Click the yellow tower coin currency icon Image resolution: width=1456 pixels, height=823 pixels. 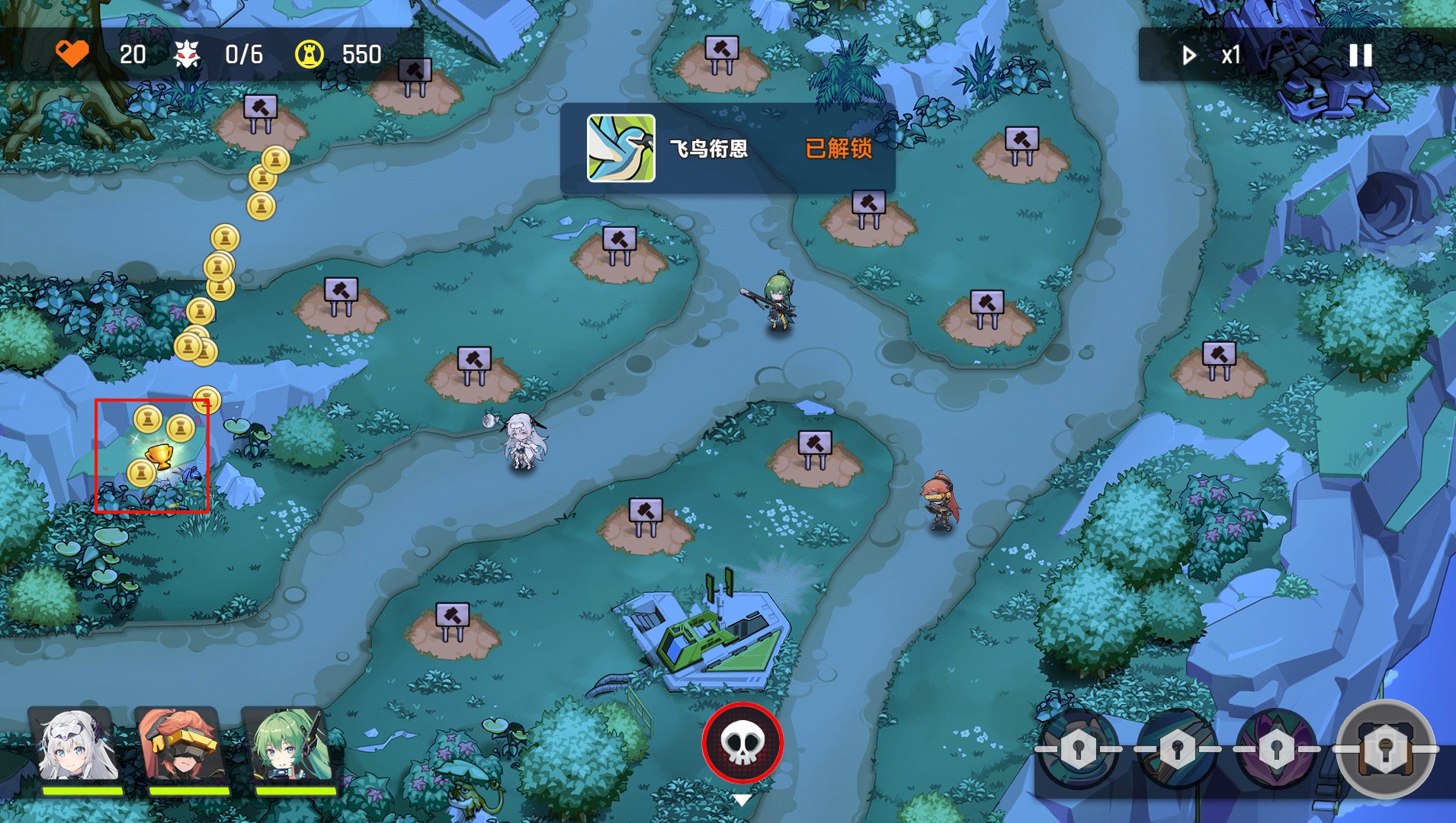pos(309,53)
